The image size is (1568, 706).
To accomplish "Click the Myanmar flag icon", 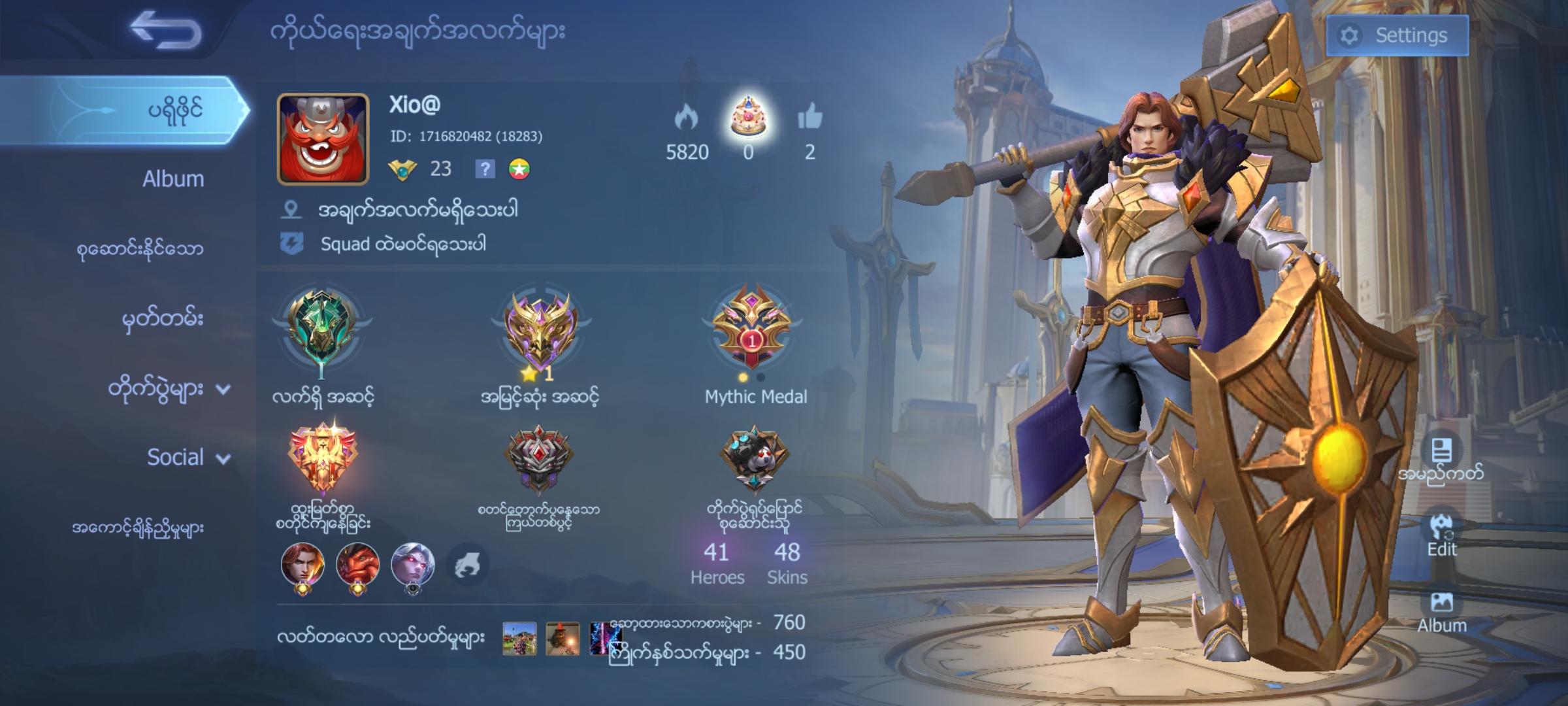I will [519, 169].
